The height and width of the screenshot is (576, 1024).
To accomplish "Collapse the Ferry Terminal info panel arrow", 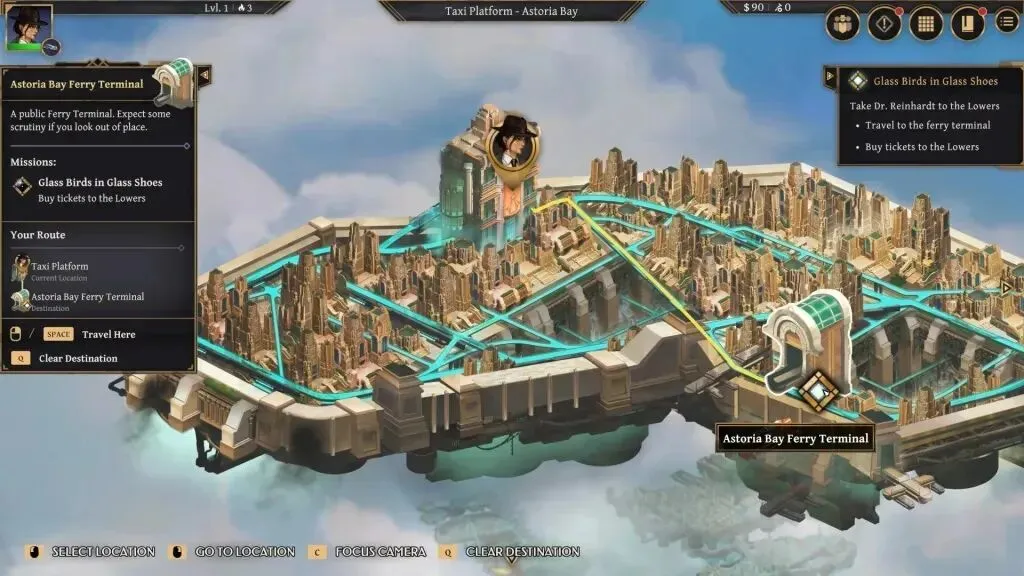I will tap(204, 75).
